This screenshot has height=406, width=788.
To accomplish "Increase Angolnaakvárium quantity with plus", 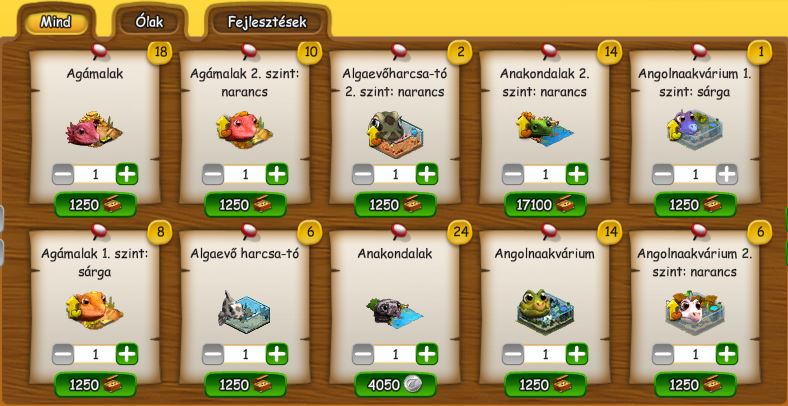I will (577, 354).
